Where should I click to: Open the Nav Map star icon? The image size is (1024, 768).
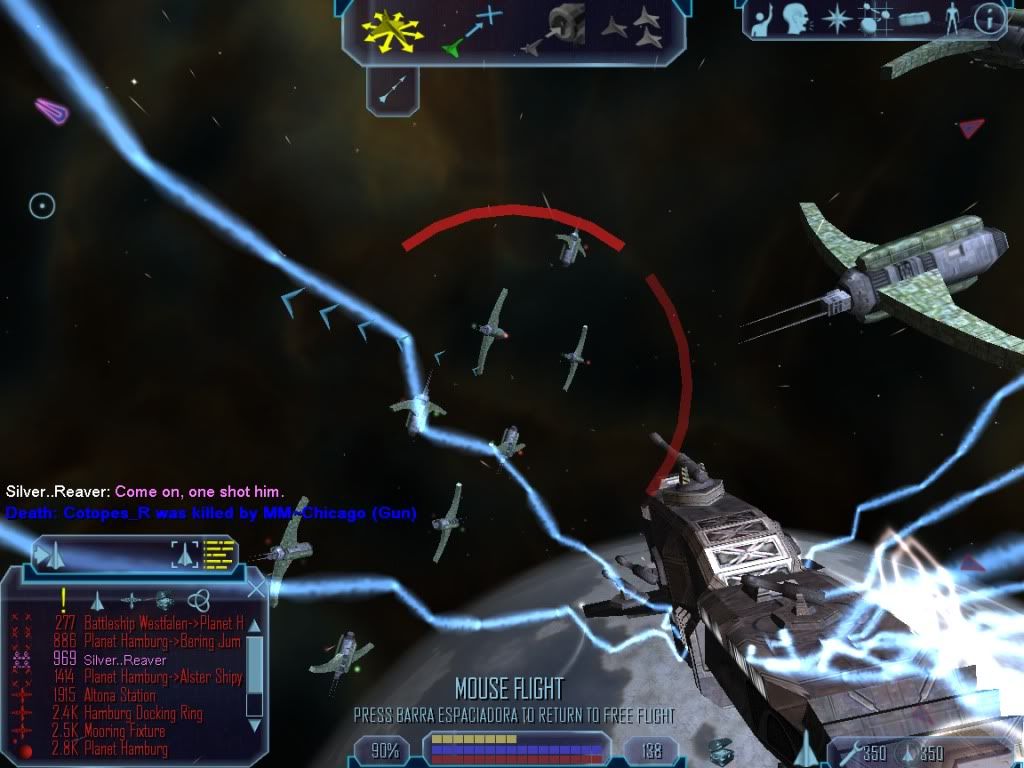pyautogui.click(x=835, y=18)
